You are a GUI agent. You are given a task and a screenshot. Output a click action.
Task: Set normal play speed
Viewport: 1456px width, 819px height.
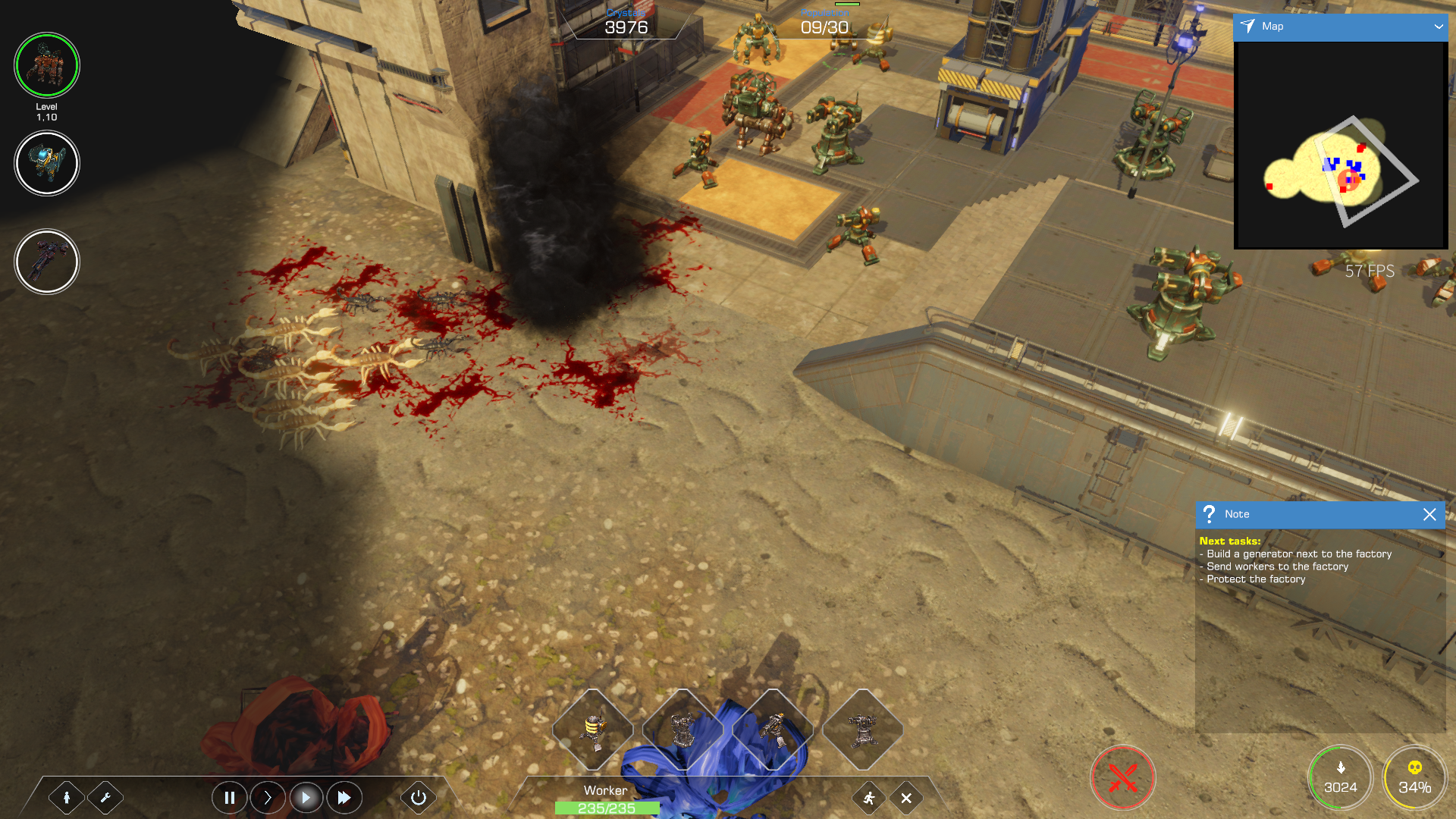306,798
